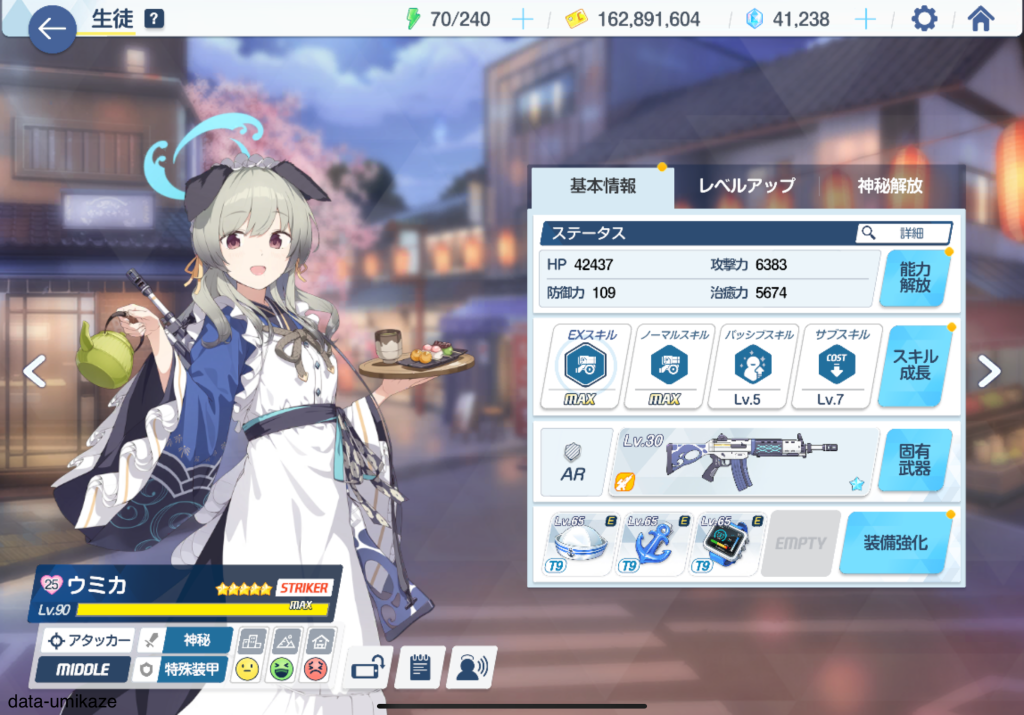Select the 基本情報 tab
This screenshot has width=1024, height=715.
(602, 185)
